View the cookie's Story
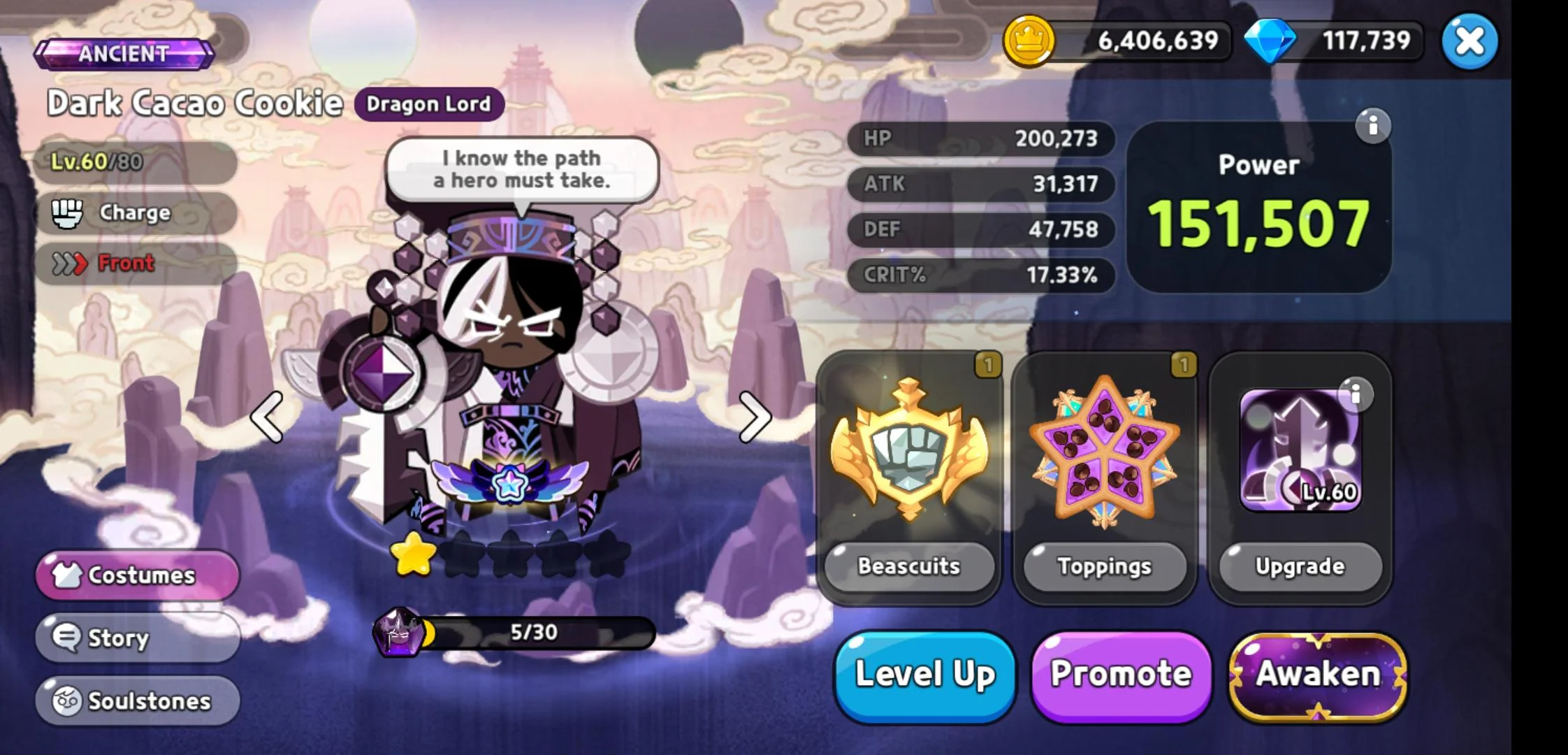Image resolution: width=1568 pixels, height=755 pixels. (x=138, y=638)
